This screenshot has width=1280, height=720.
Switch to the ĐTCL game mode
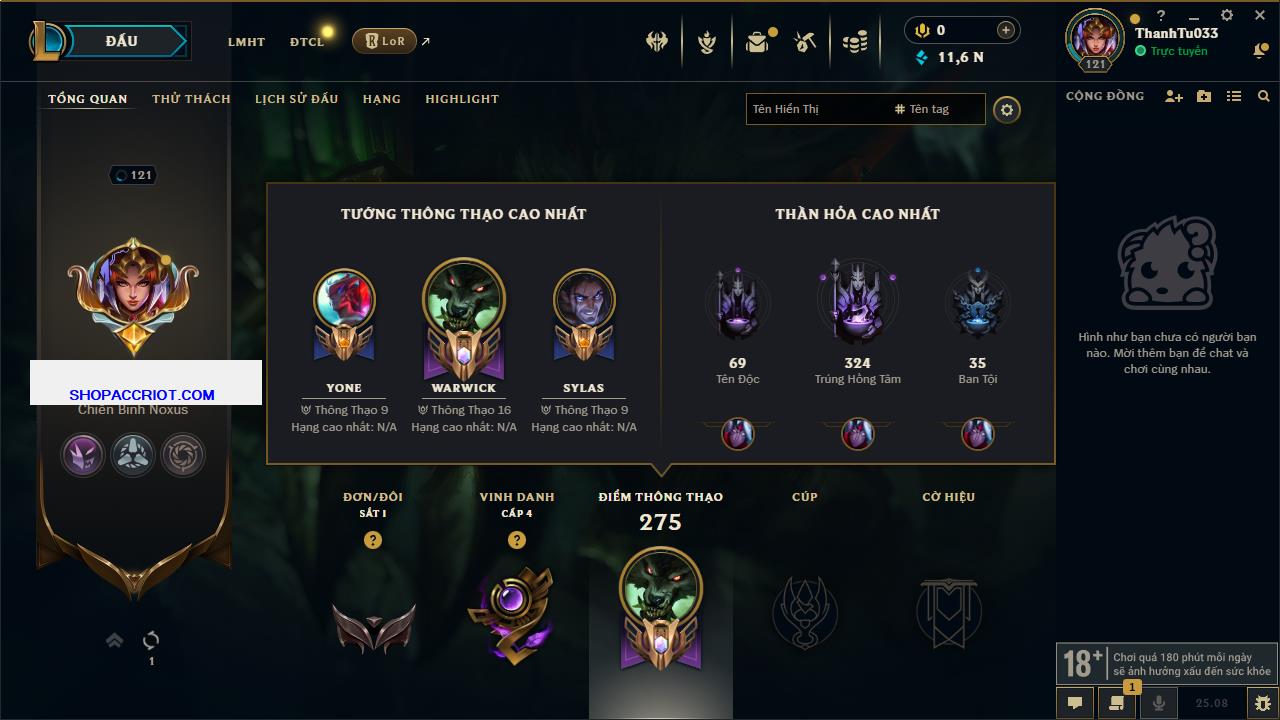click(307, 42)
